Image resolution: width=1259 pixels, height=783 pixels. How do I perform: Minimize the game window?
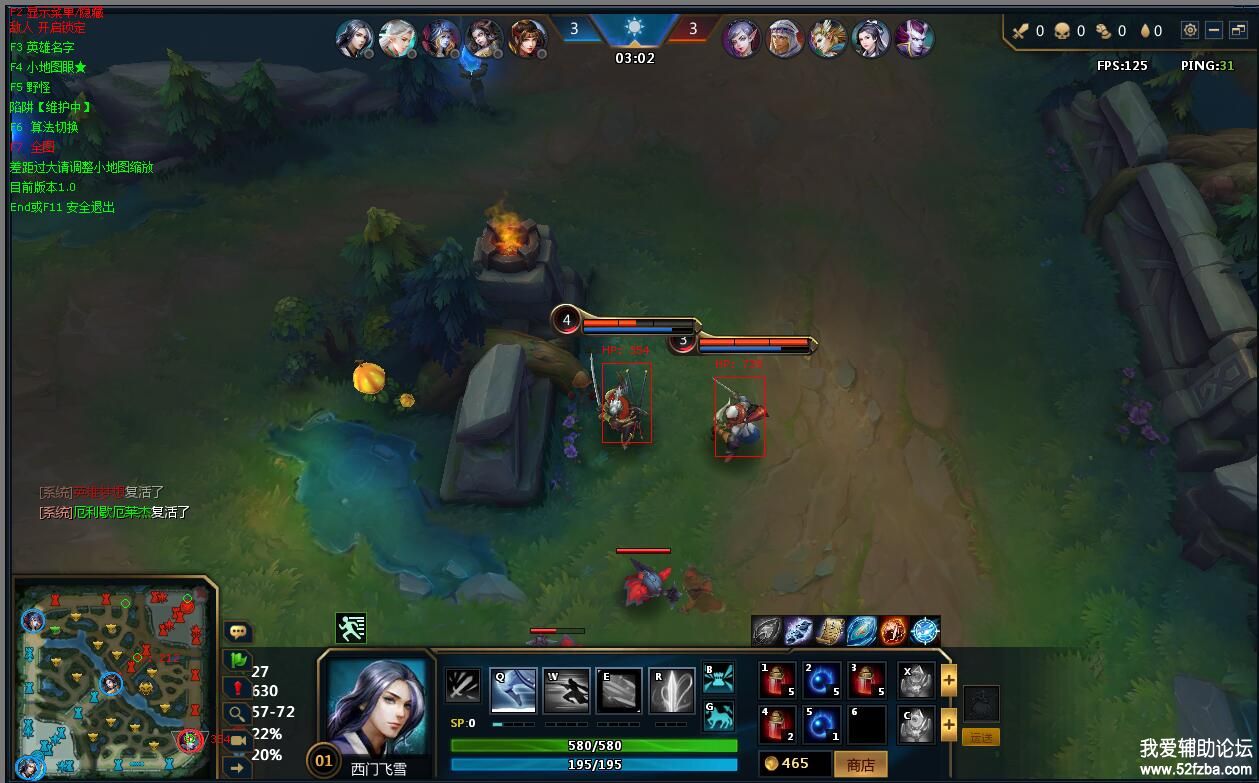(1213, 31)
